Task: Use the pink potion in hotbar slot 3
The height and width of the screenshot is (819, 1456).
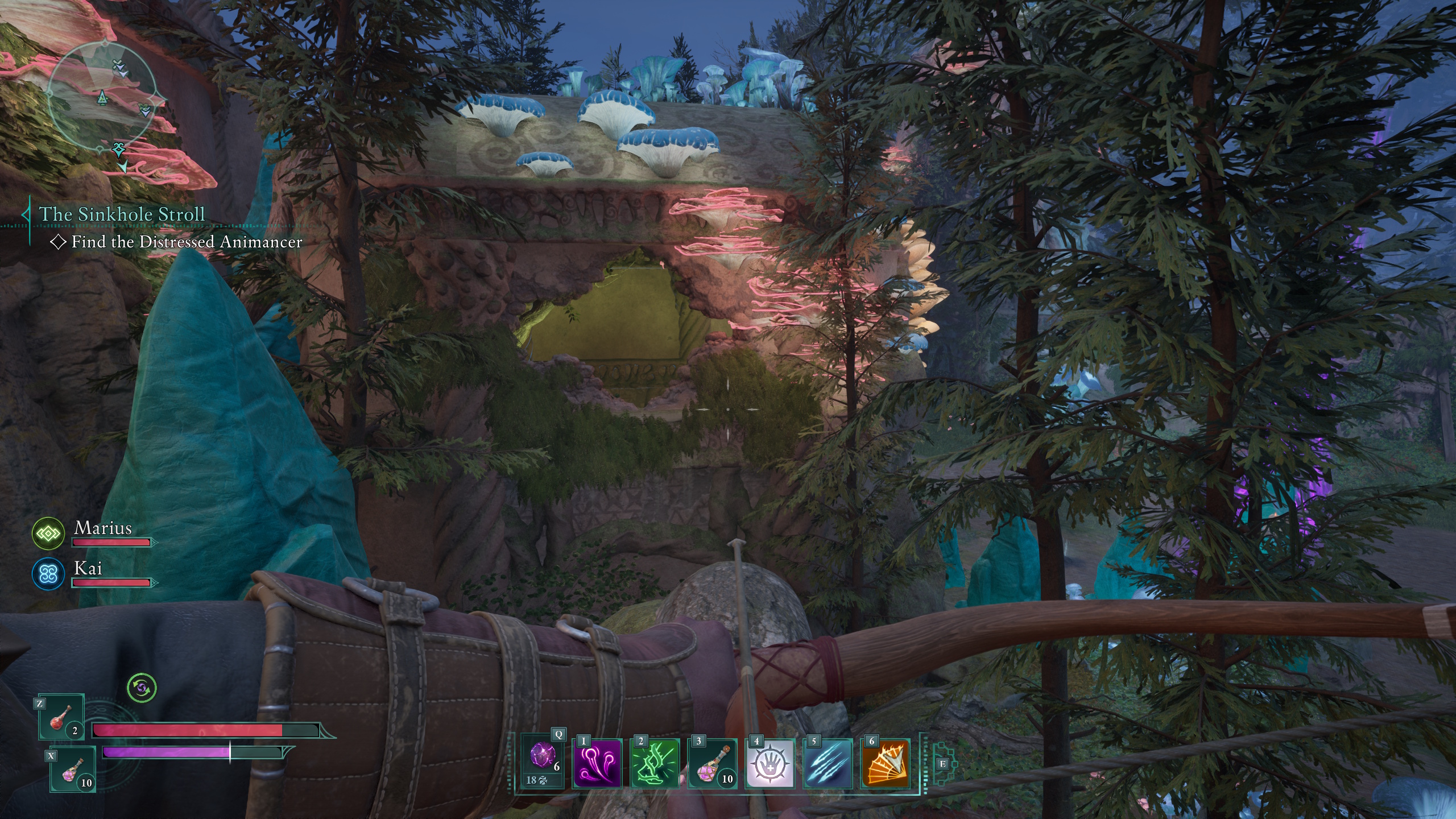Action: [712, 763]
